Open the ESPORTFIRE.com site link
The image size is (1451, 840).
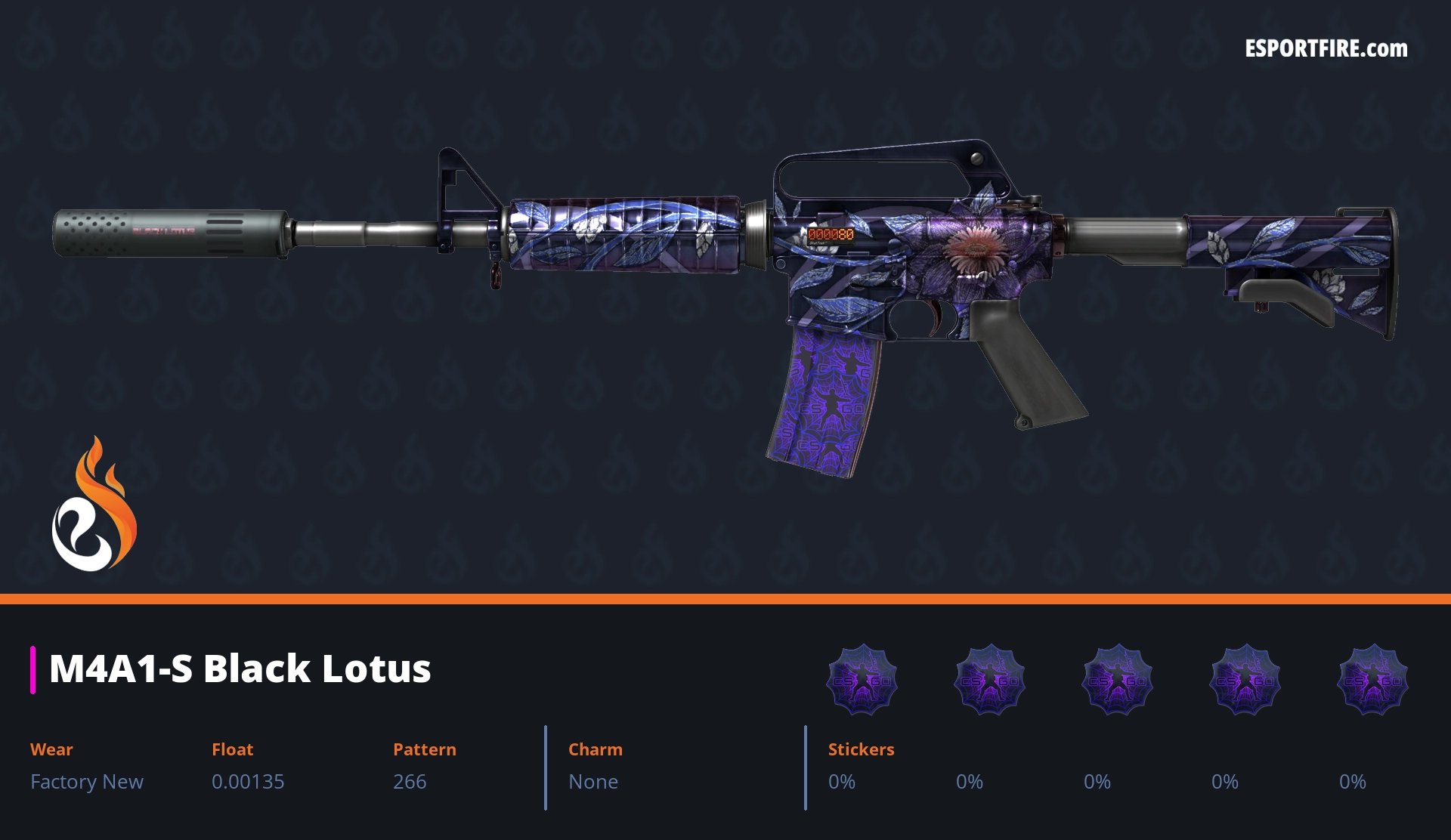(x=1326, y=49)
